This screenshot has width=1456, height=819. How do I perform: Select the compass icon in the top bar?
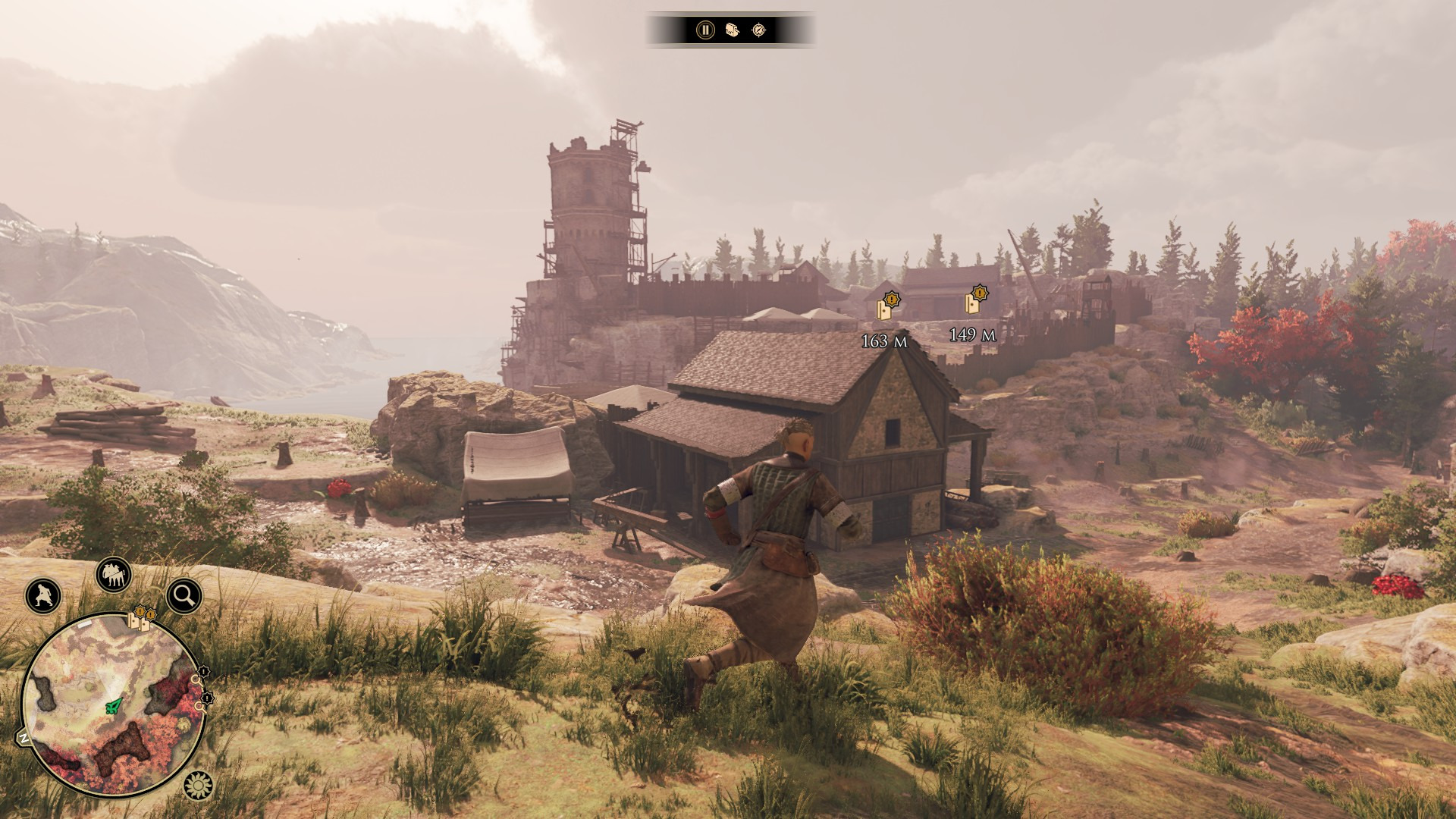point(758,30)
